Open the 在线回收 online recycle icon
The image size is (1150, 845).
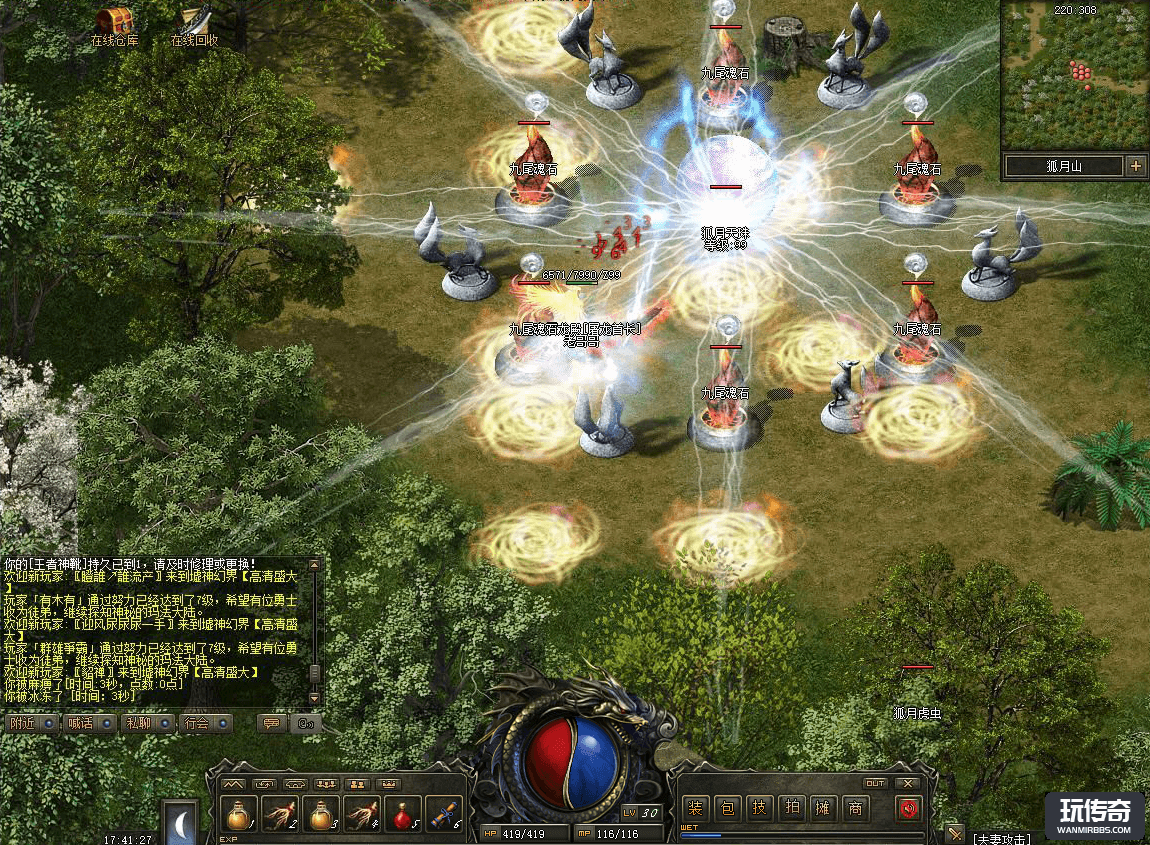[195, 21]
